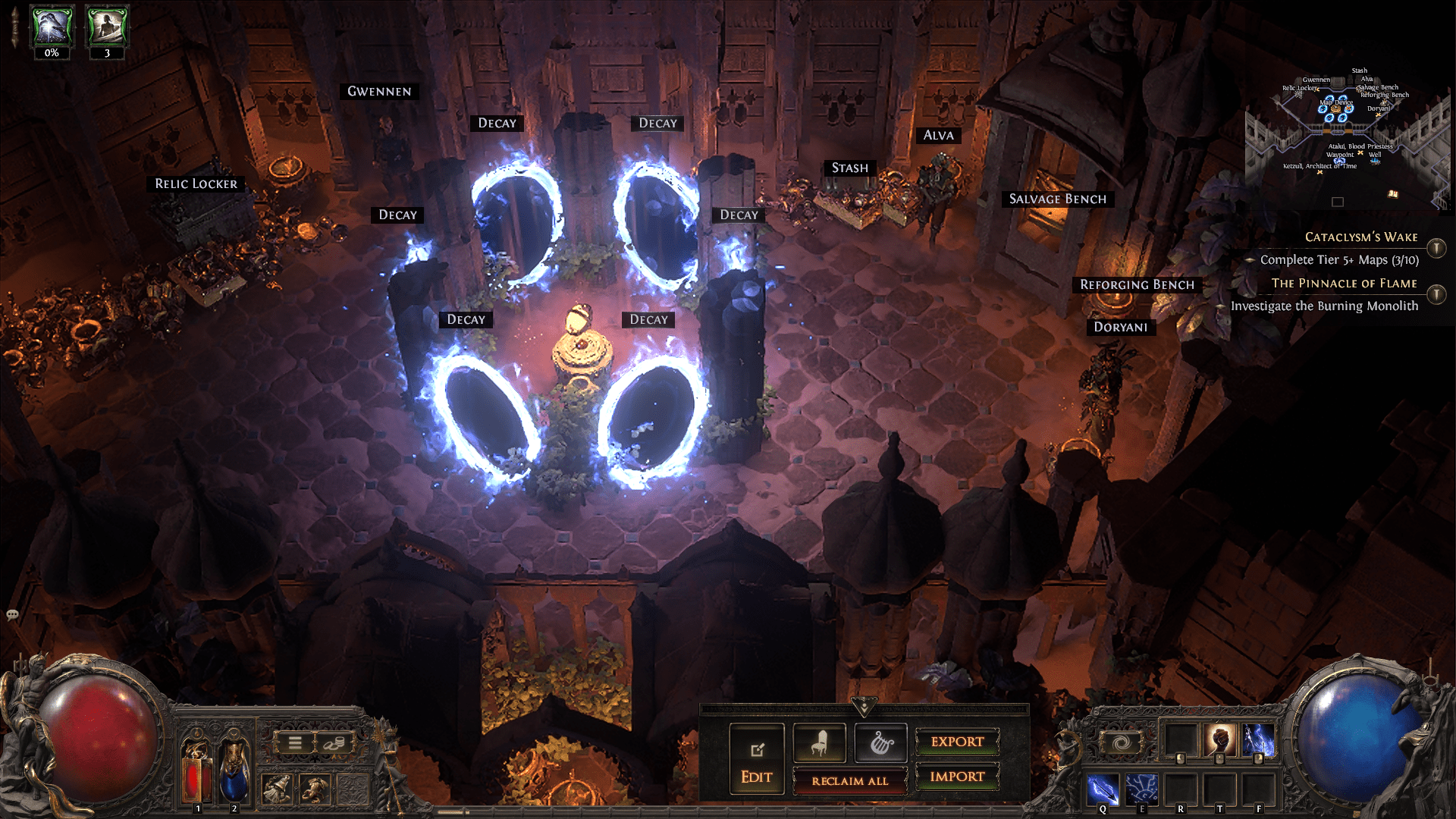Image resolution: width=1456 pixels, height=819 pixels.
Task: Select the golden beast charm slot
Action: [314, 789]
